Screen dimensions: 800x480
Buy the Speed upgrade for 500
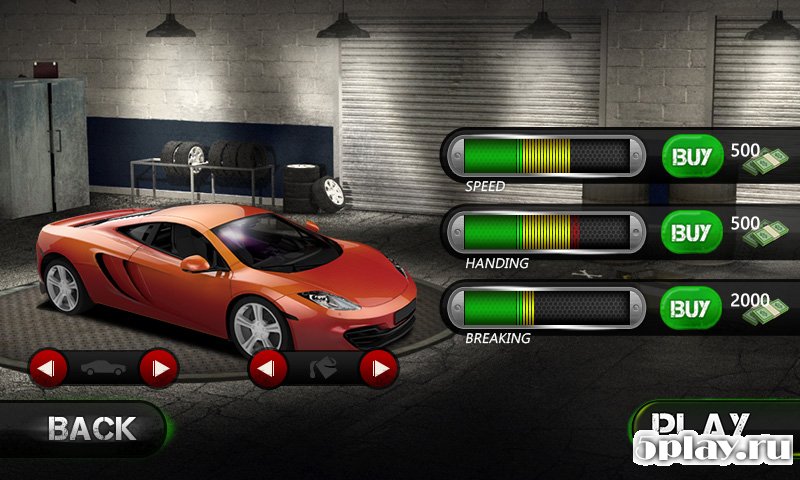[x=691, y=157]
